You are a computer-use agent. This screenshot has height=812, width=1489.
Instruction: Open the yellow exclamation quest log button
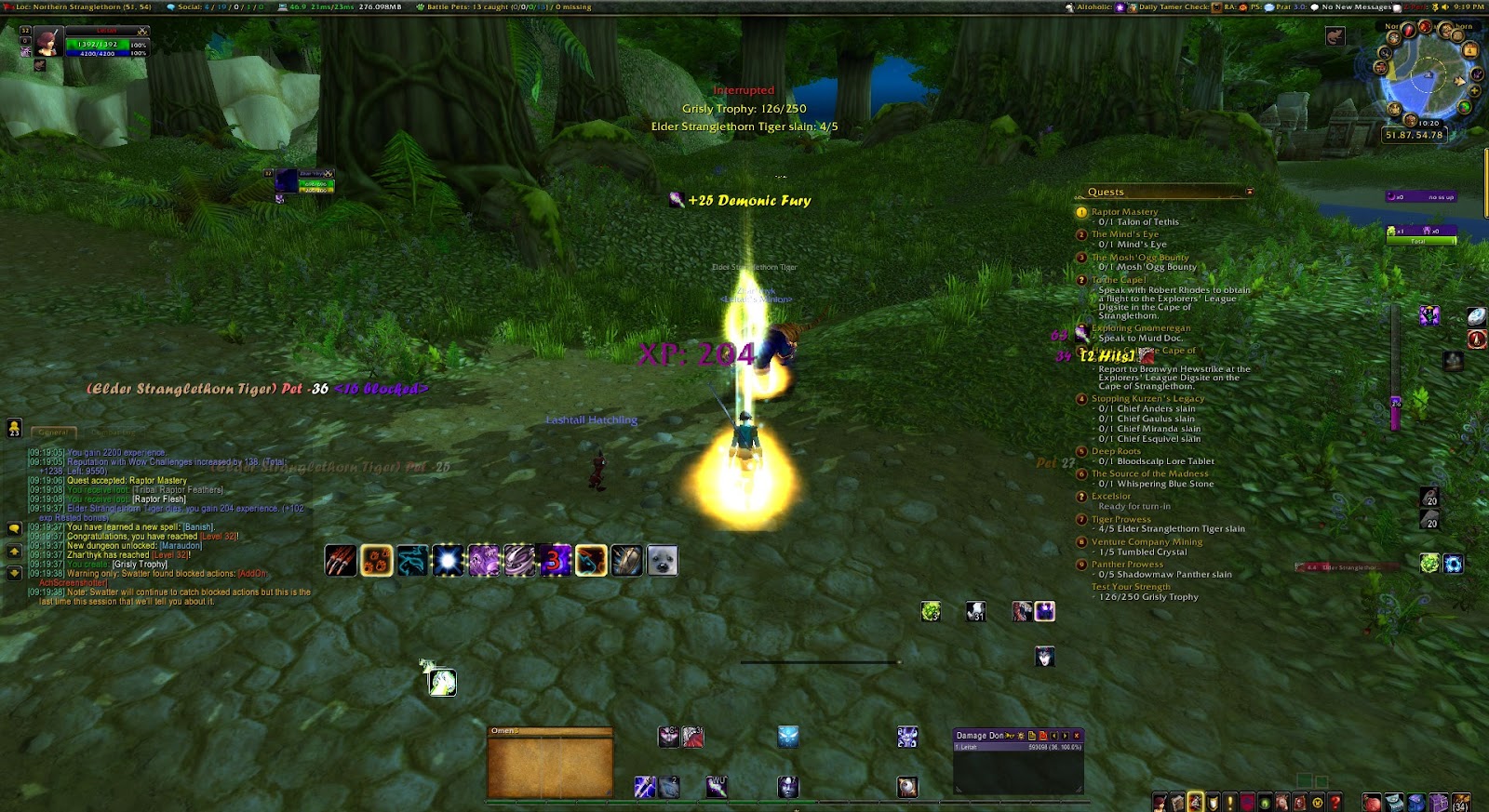tap(1230, 802)
